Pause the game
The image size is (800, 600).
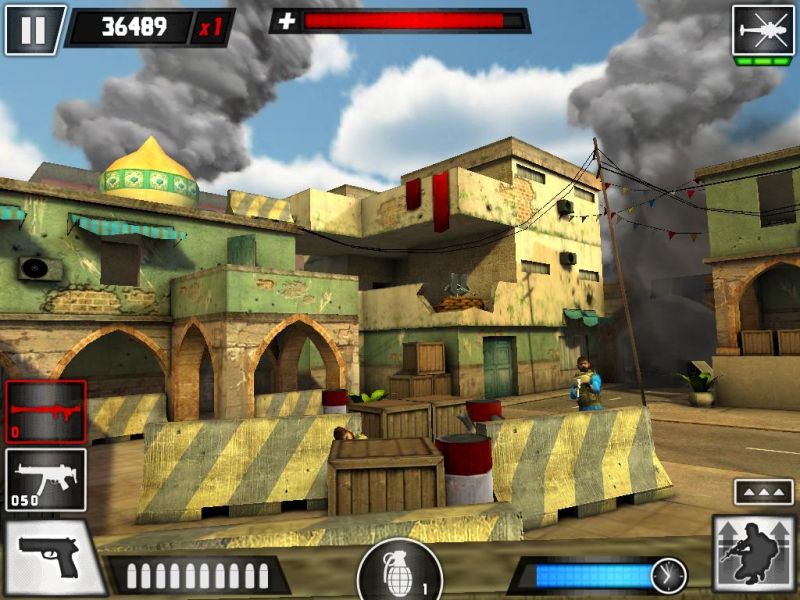click(x=33, y=29)
